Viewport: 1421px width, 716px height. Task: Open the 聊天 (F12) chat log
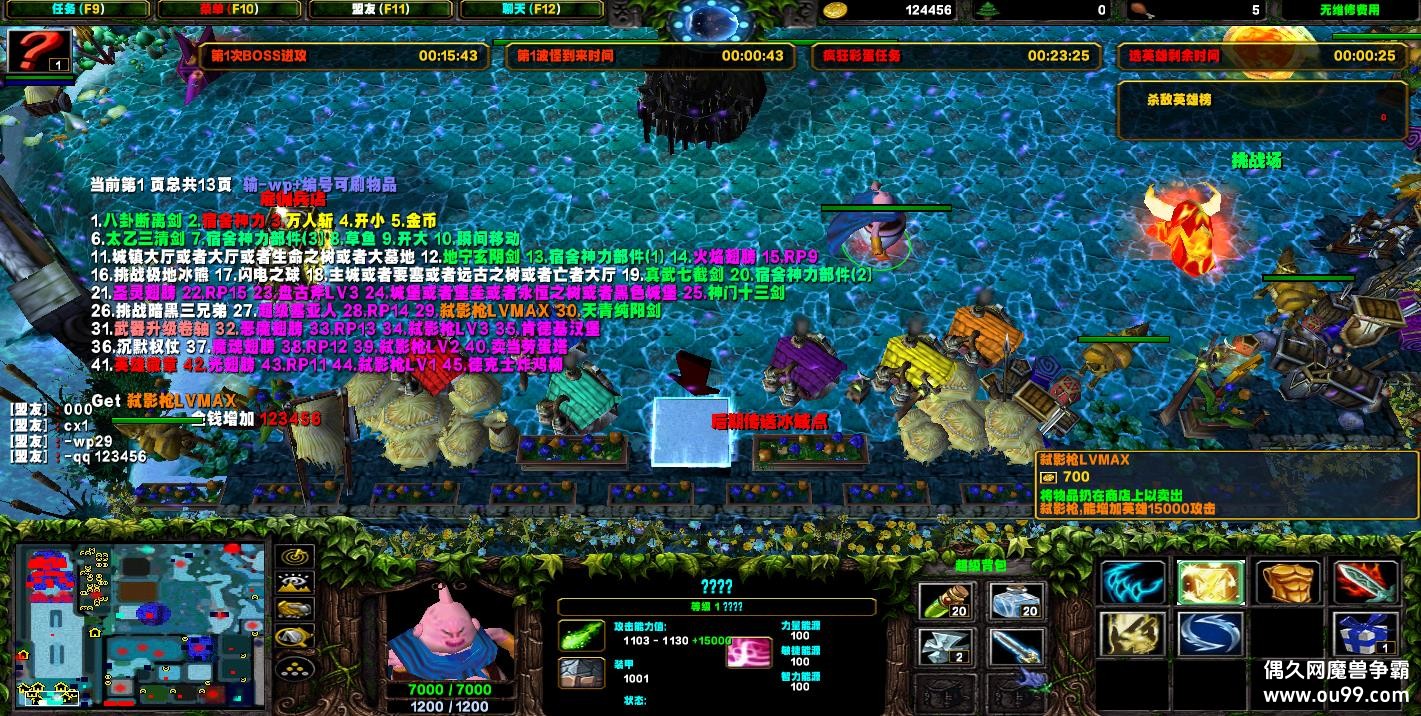pos(531,10)
